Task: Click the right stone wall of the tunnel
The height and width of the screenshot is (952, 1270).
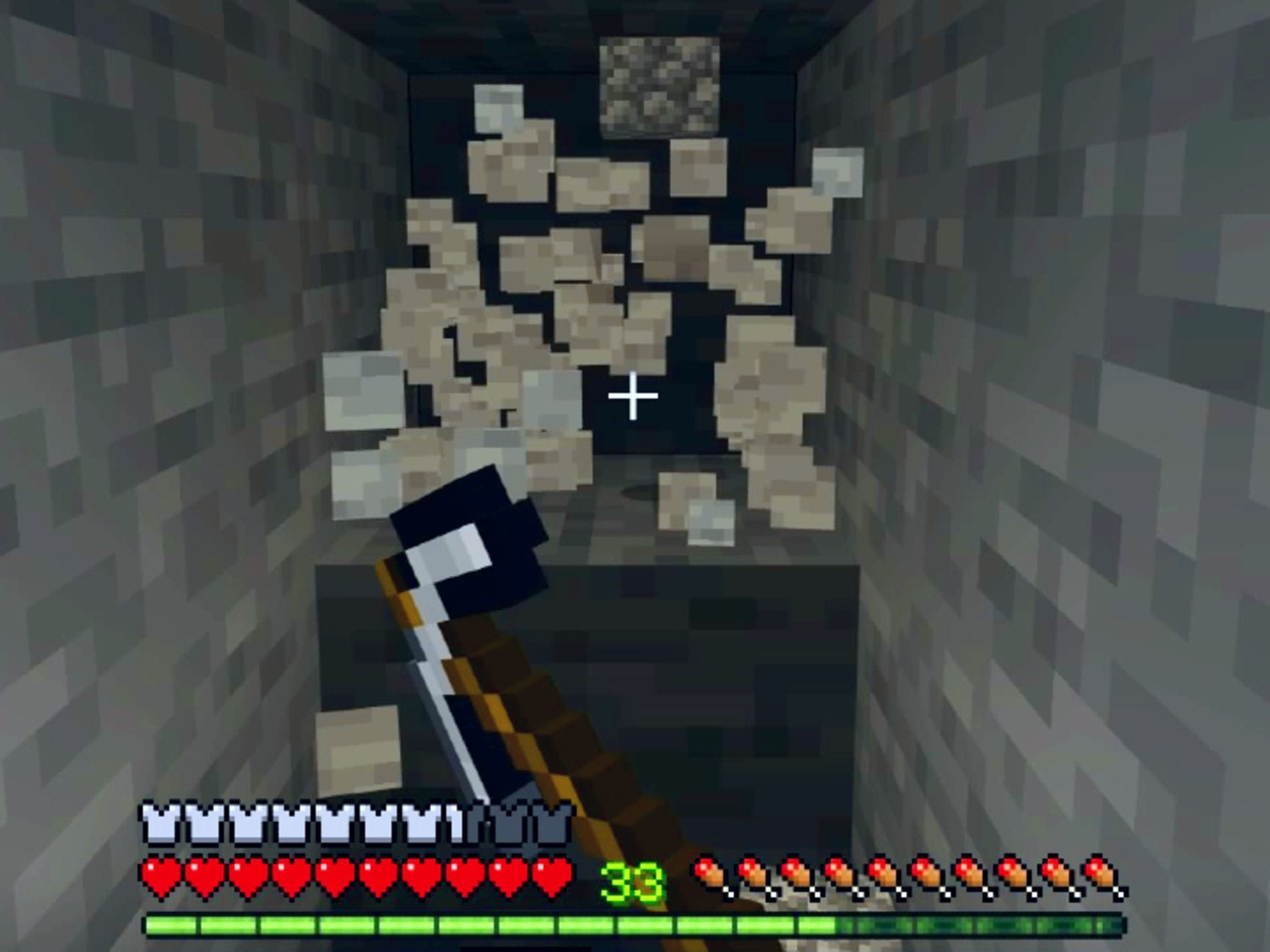Action: pyautogui.click(x=1103, y=401)
